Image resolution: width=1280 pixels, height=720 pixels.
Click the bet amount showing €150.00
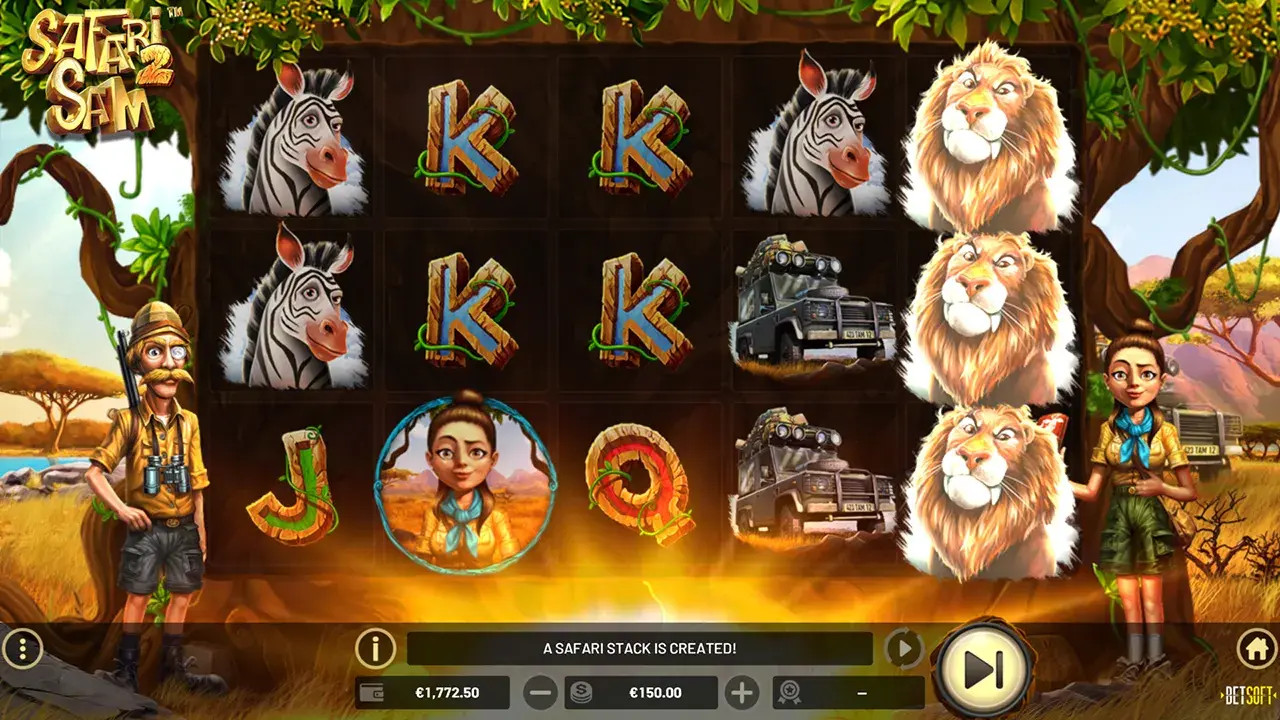pyautogui.click(x=655, y=690)
